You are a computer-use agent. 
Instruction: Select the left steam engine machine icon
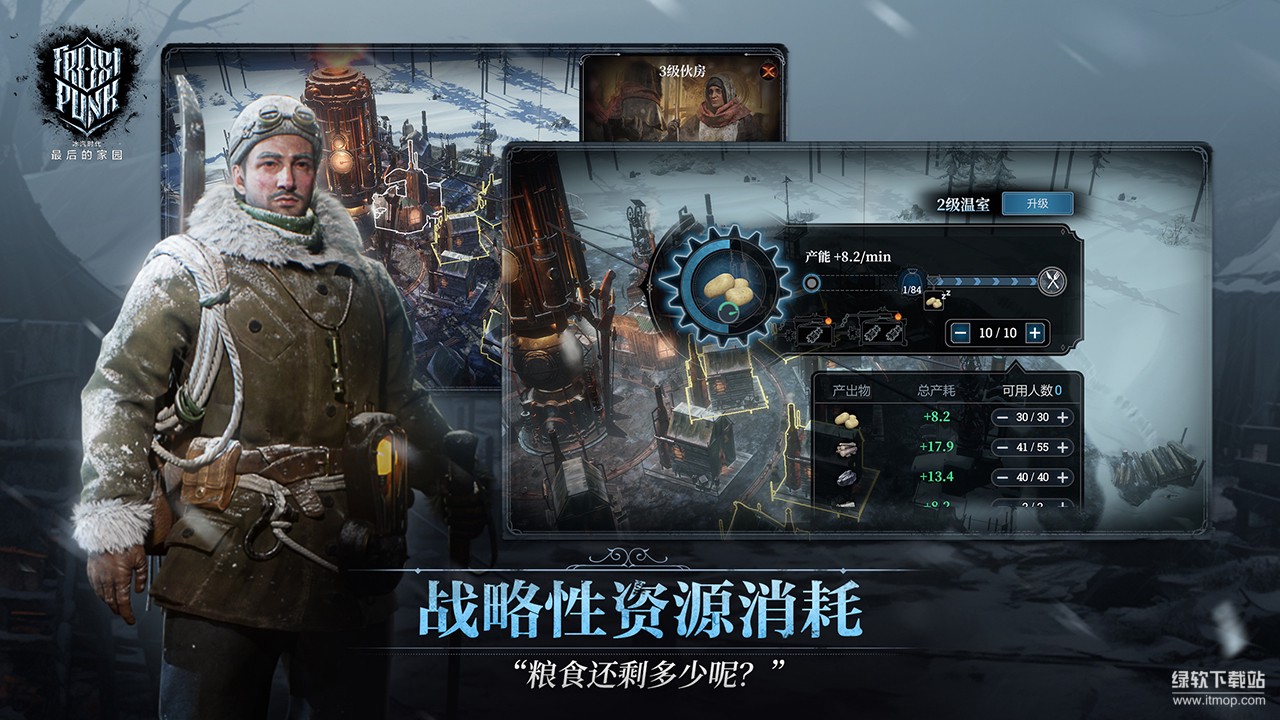(x=815, y=332)
